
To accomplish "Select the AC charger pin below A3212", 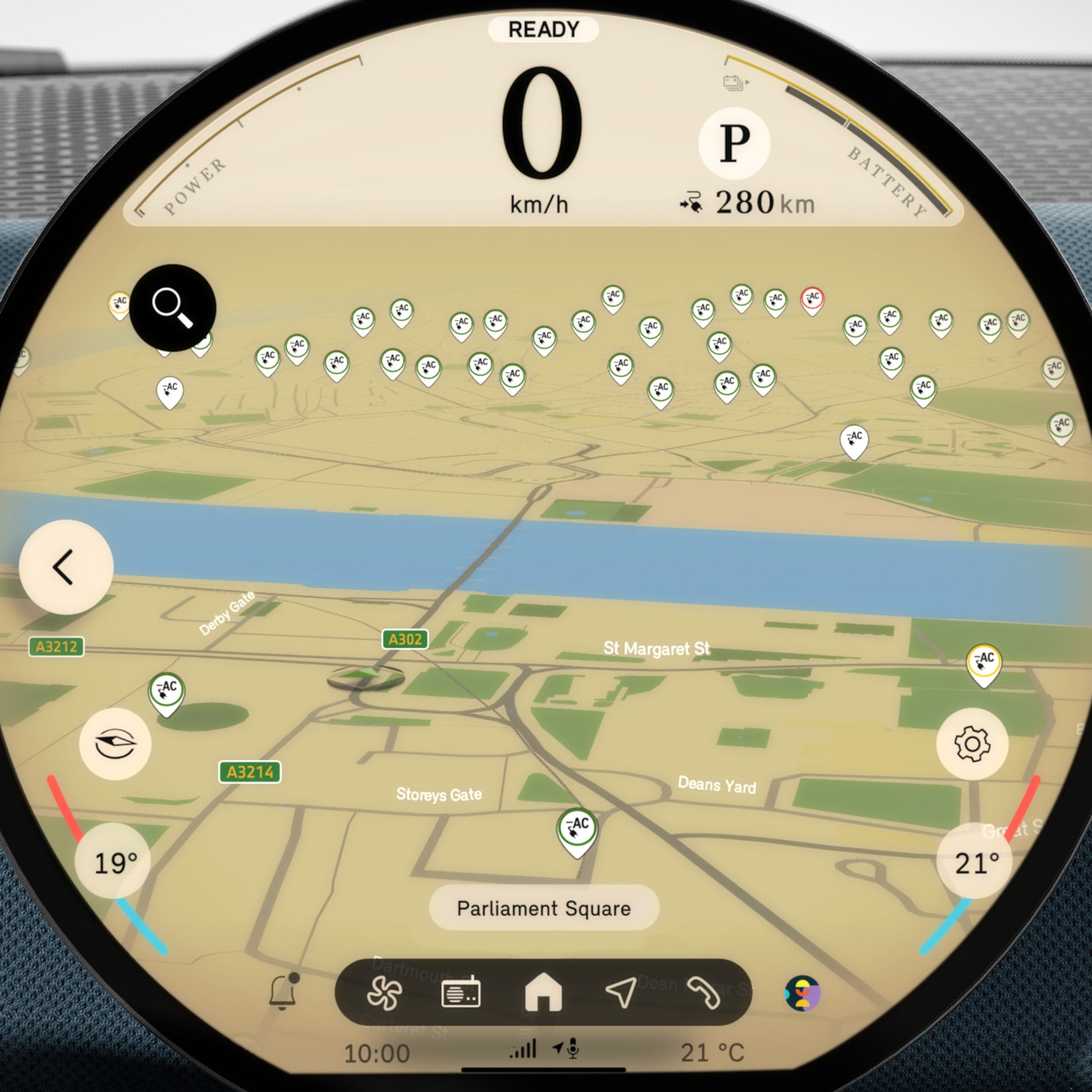I will pos(166,692).
